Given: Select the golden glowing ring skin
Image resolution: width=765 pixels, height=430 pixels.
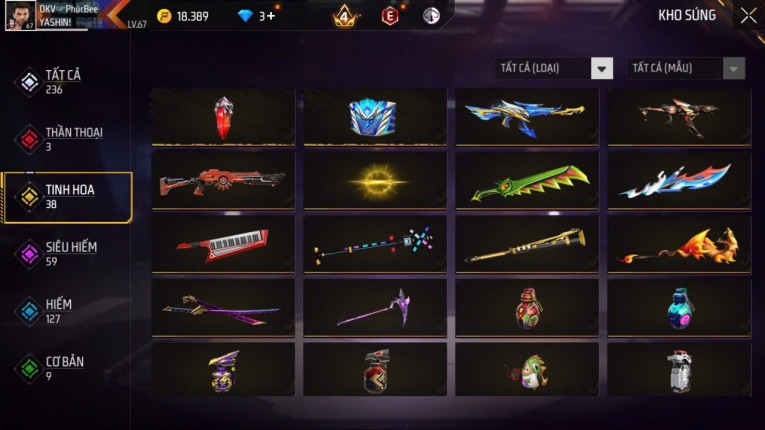Looking at the screenshot, I should click(375, 181).
